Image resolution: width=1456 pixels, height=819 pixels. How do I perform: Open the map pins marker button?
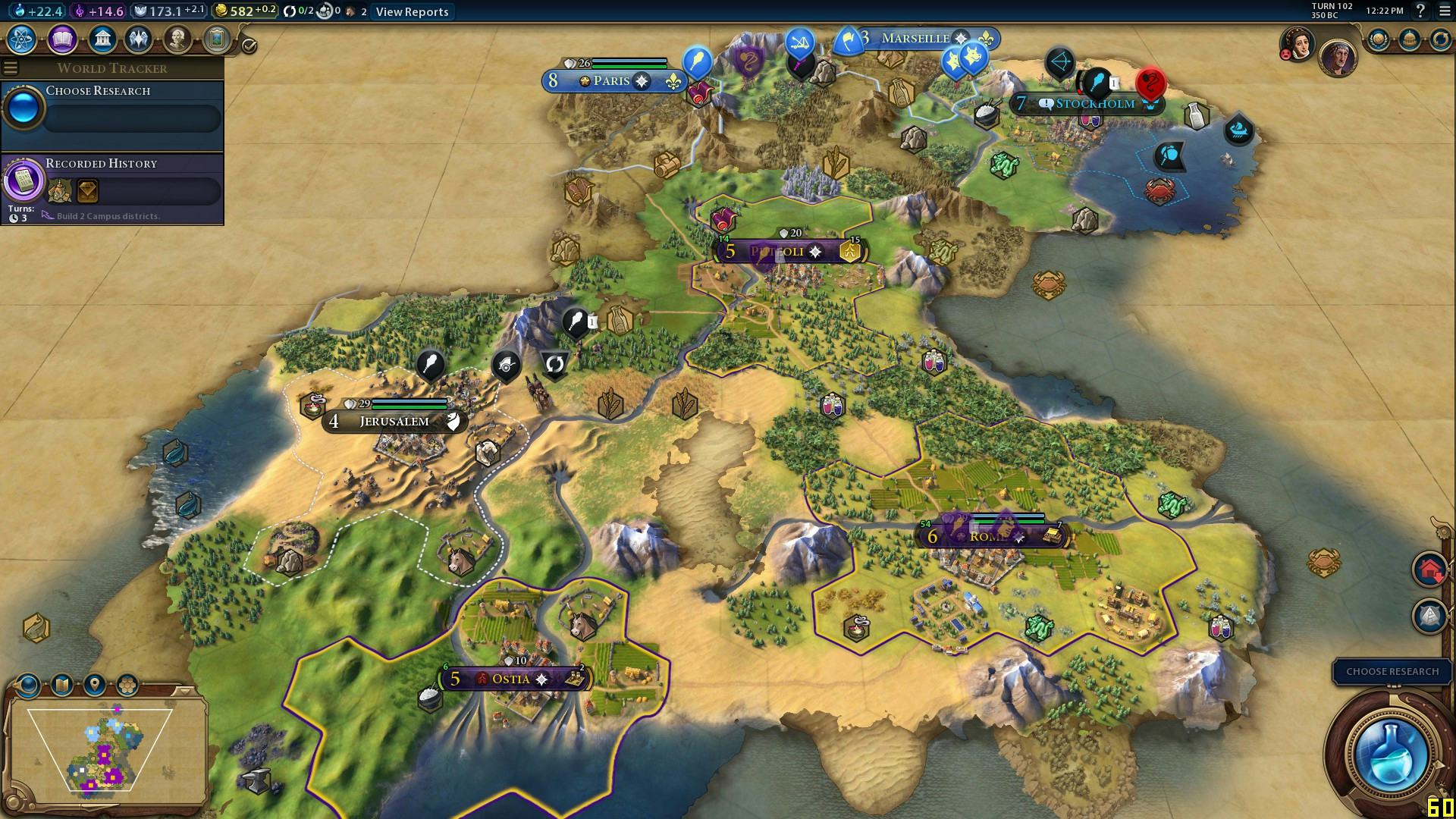click(x=94, y=686)
